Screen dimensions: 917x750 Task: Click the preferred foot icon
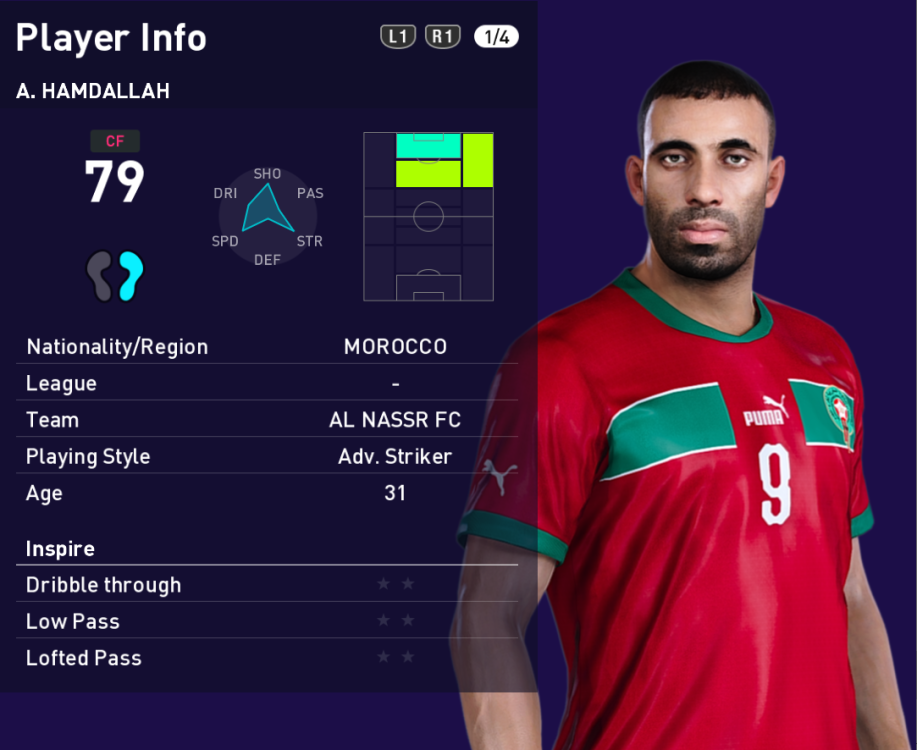click(115, 276)
